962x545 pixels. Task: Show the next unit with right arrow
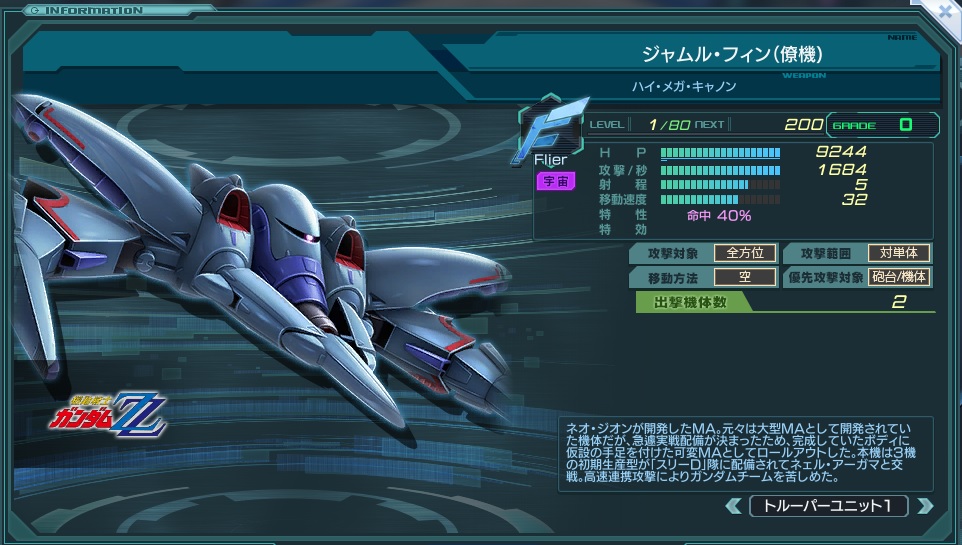coord(925,506)
